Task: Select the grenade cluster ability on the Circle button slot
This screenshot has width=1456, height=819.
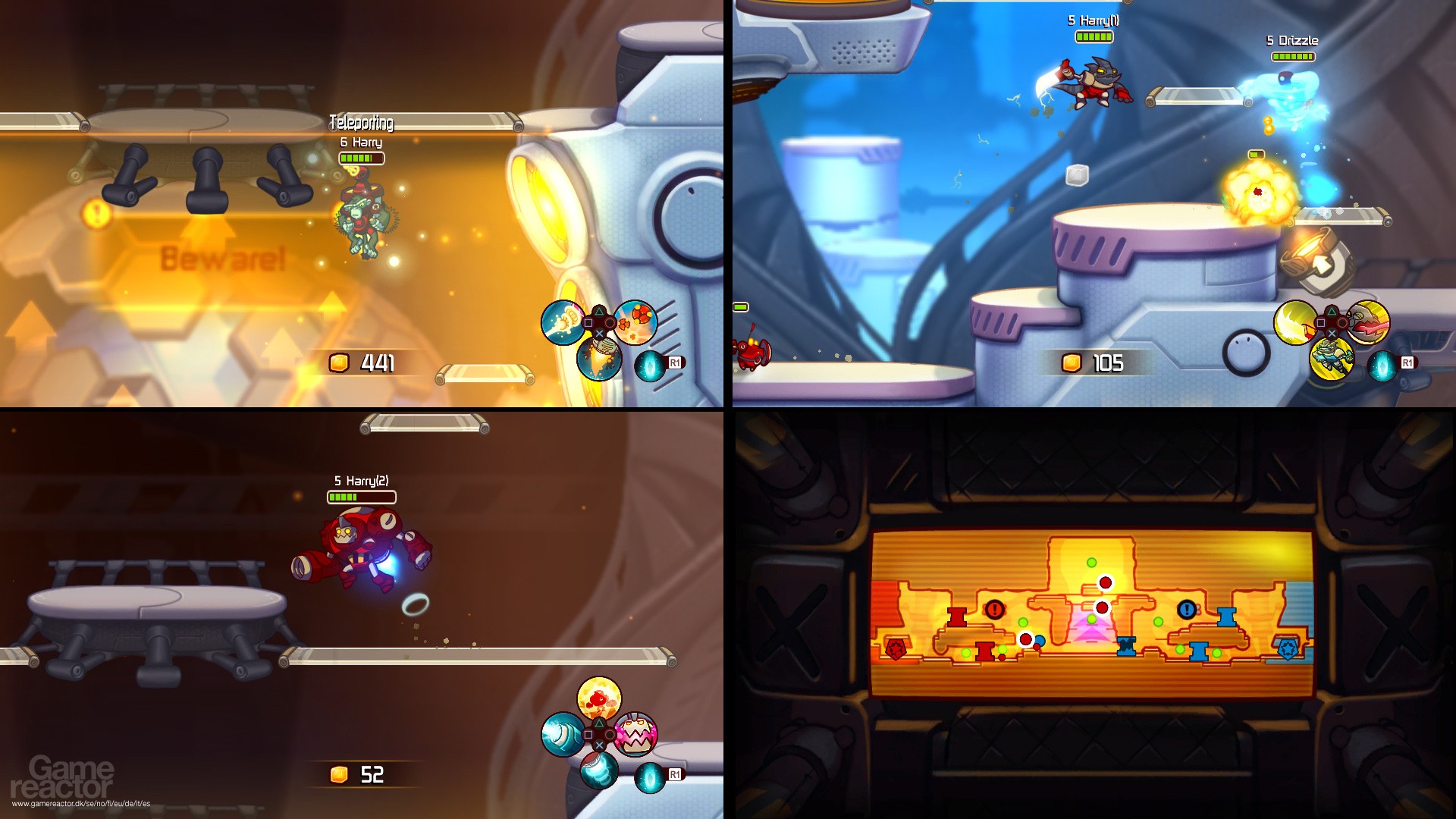Action: [635, 324]
